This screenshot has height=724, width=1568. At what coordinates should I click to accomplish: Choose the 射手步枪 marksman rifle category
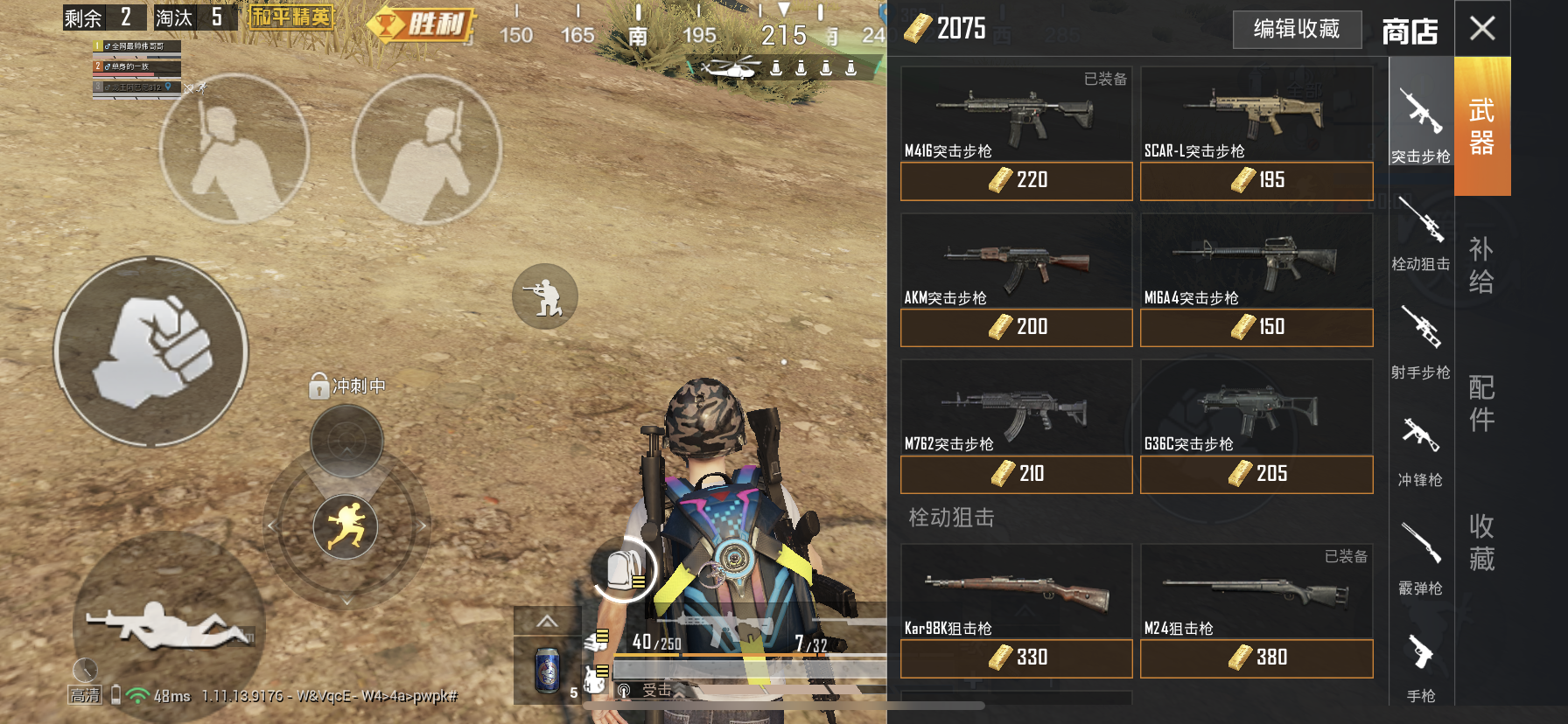pyautogui.click(x=1420, y=341)
